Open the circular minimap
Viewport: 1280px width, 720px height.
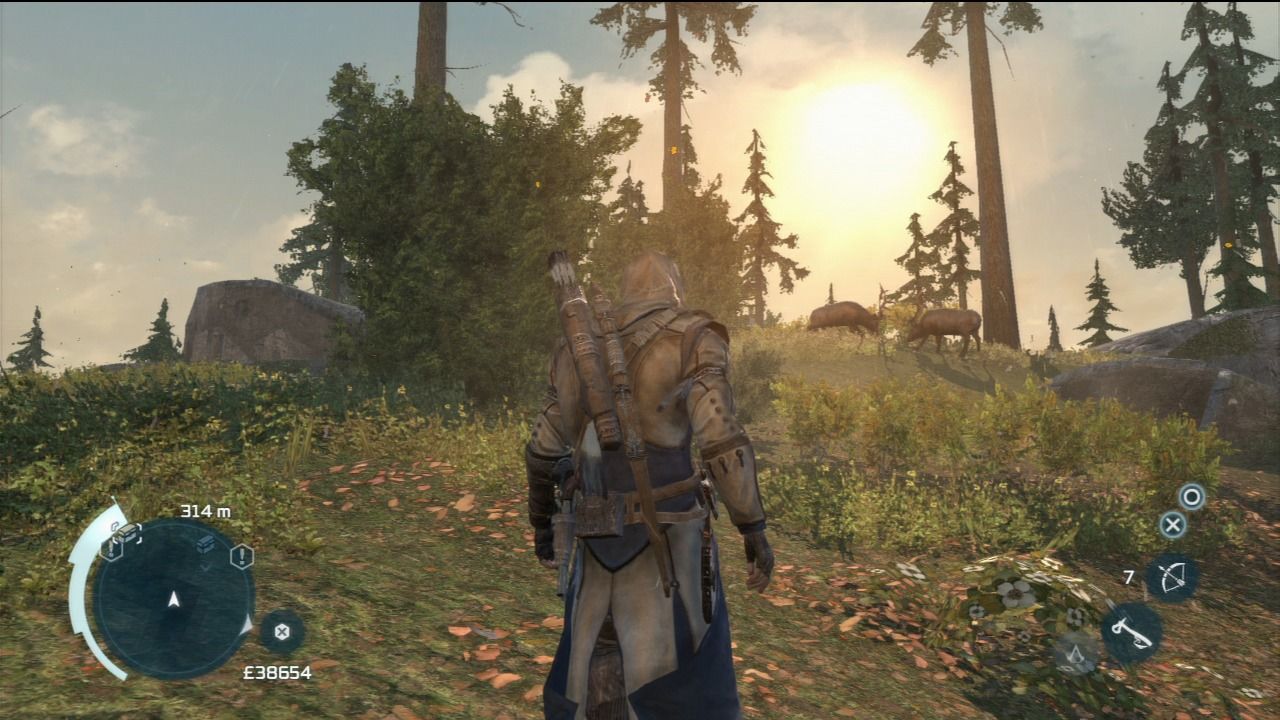pyautogui.click(x=173, y=598)
